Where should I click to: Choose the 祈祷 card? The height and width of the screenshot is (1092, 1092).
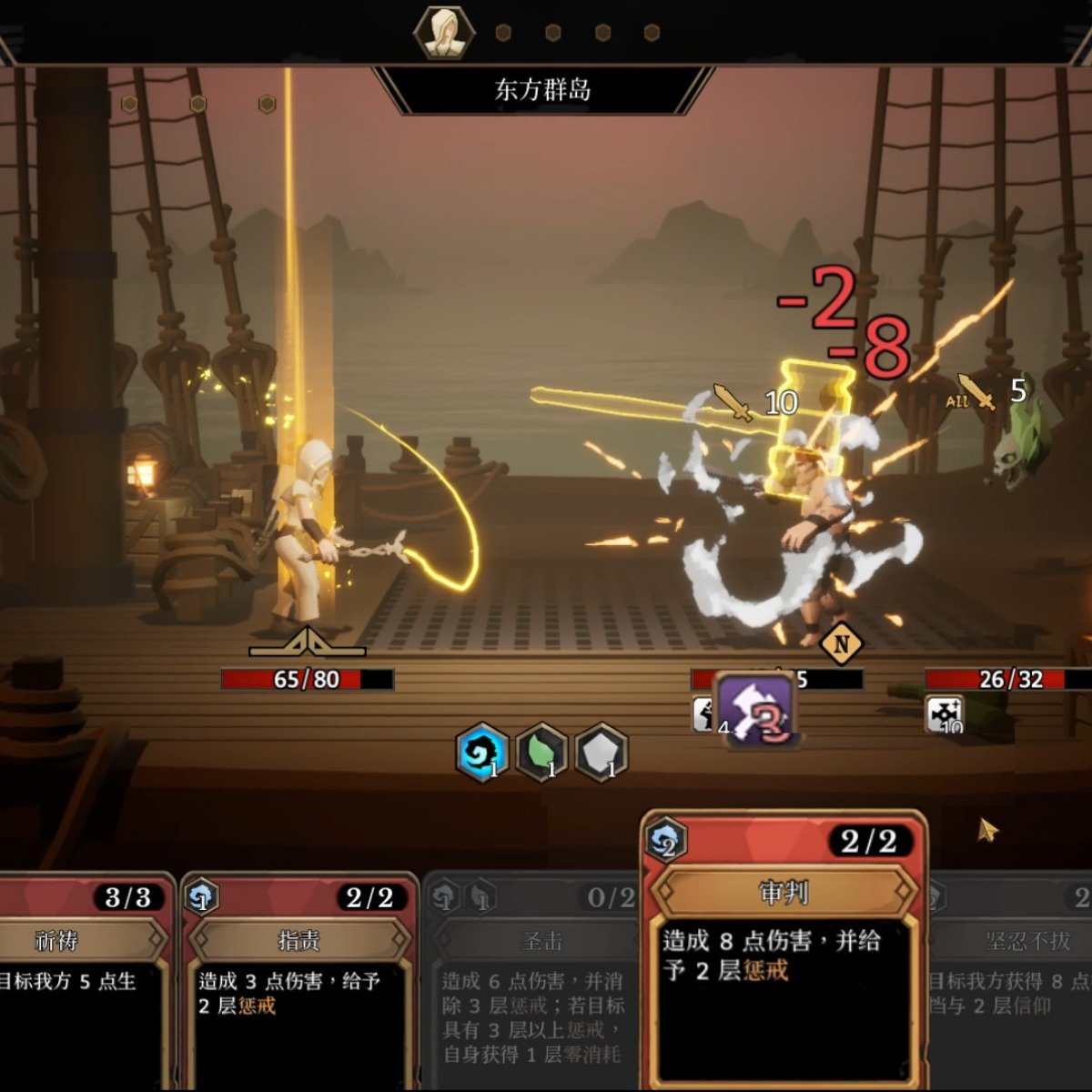82,983
